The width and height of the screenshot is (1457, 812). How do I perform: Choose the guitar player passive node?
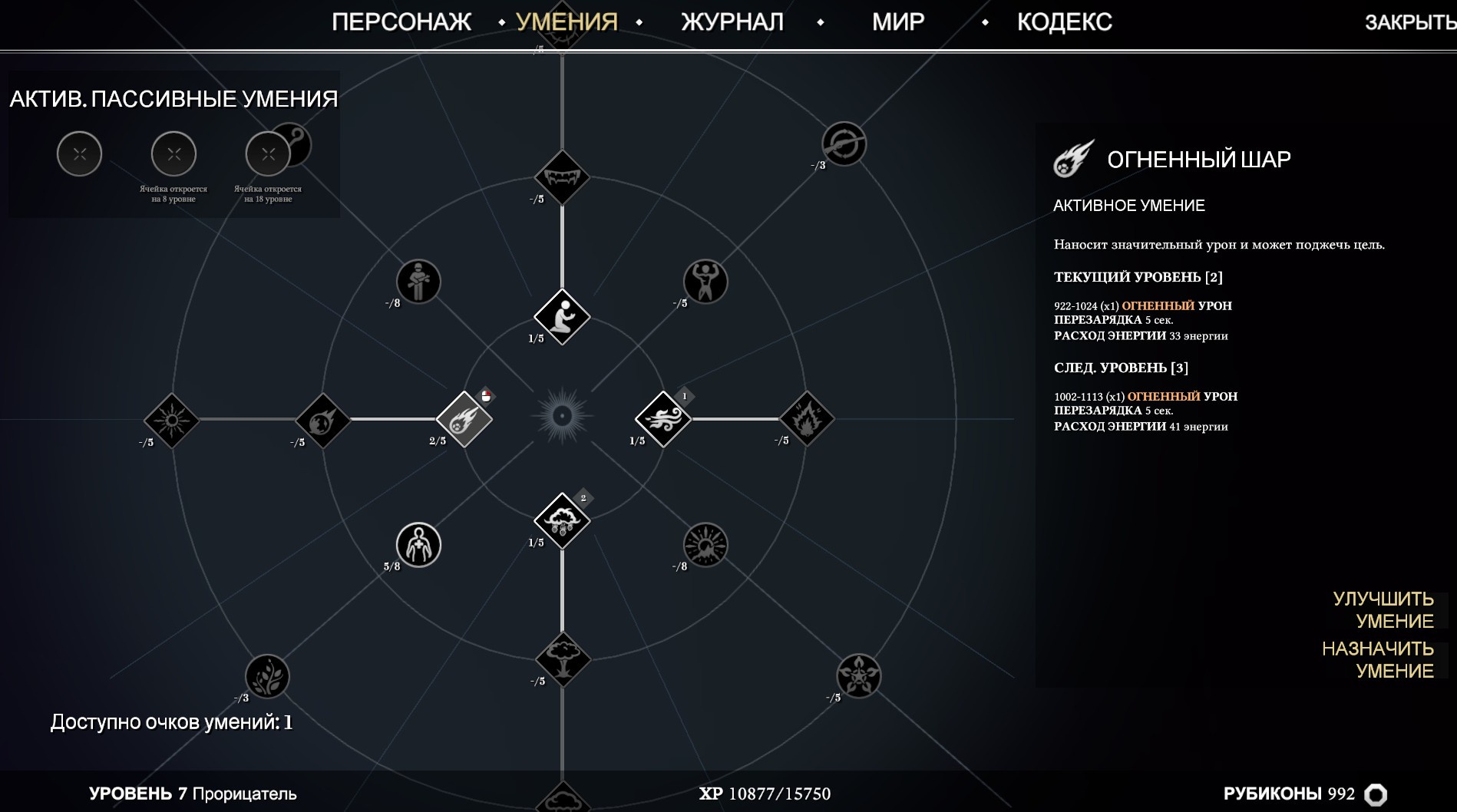[x=418, y=282]
